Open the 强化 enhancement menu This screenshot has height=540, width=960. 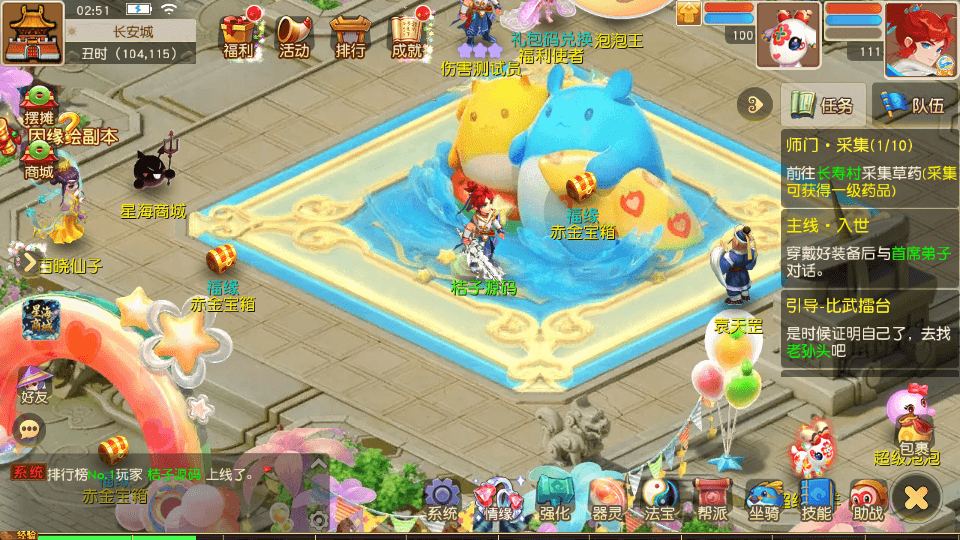click(x=554, y=499)
